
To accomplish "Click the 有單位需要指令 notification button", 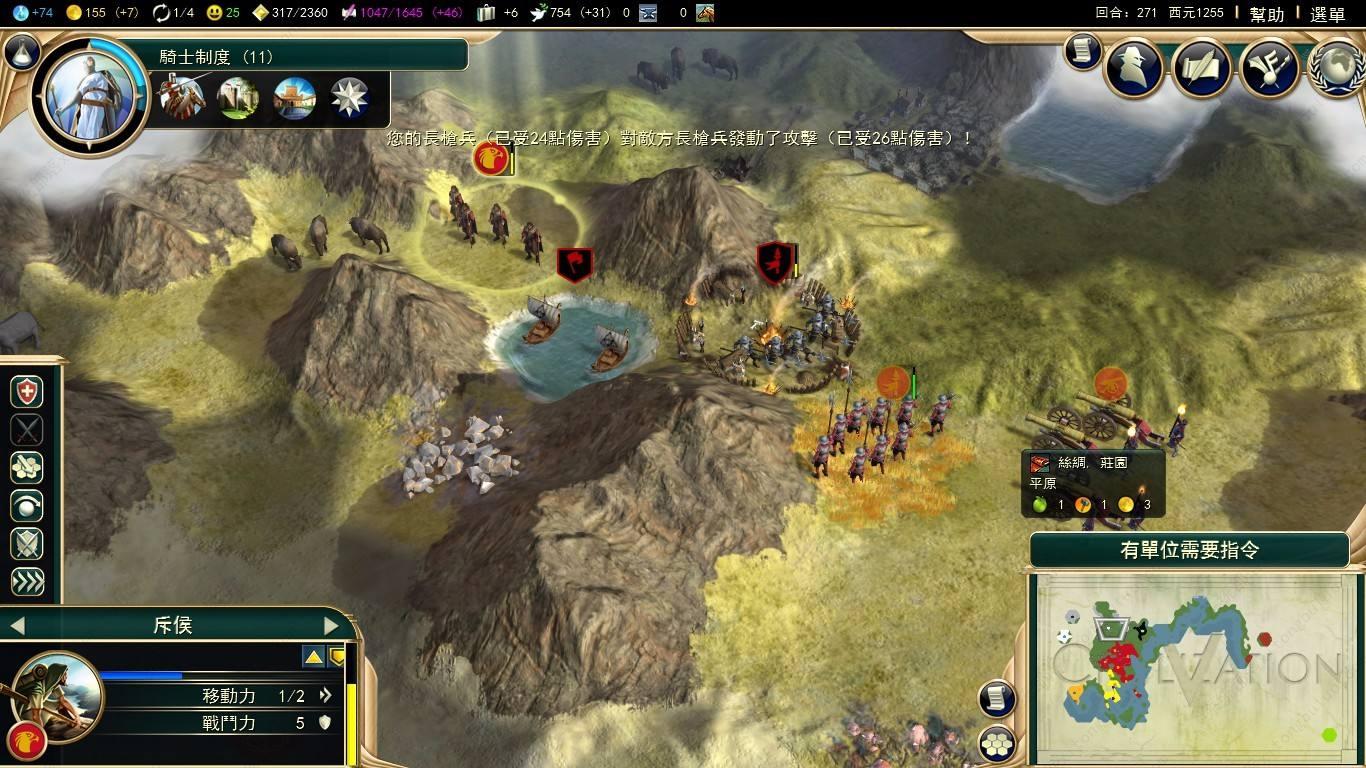I will coord(1190,549).
